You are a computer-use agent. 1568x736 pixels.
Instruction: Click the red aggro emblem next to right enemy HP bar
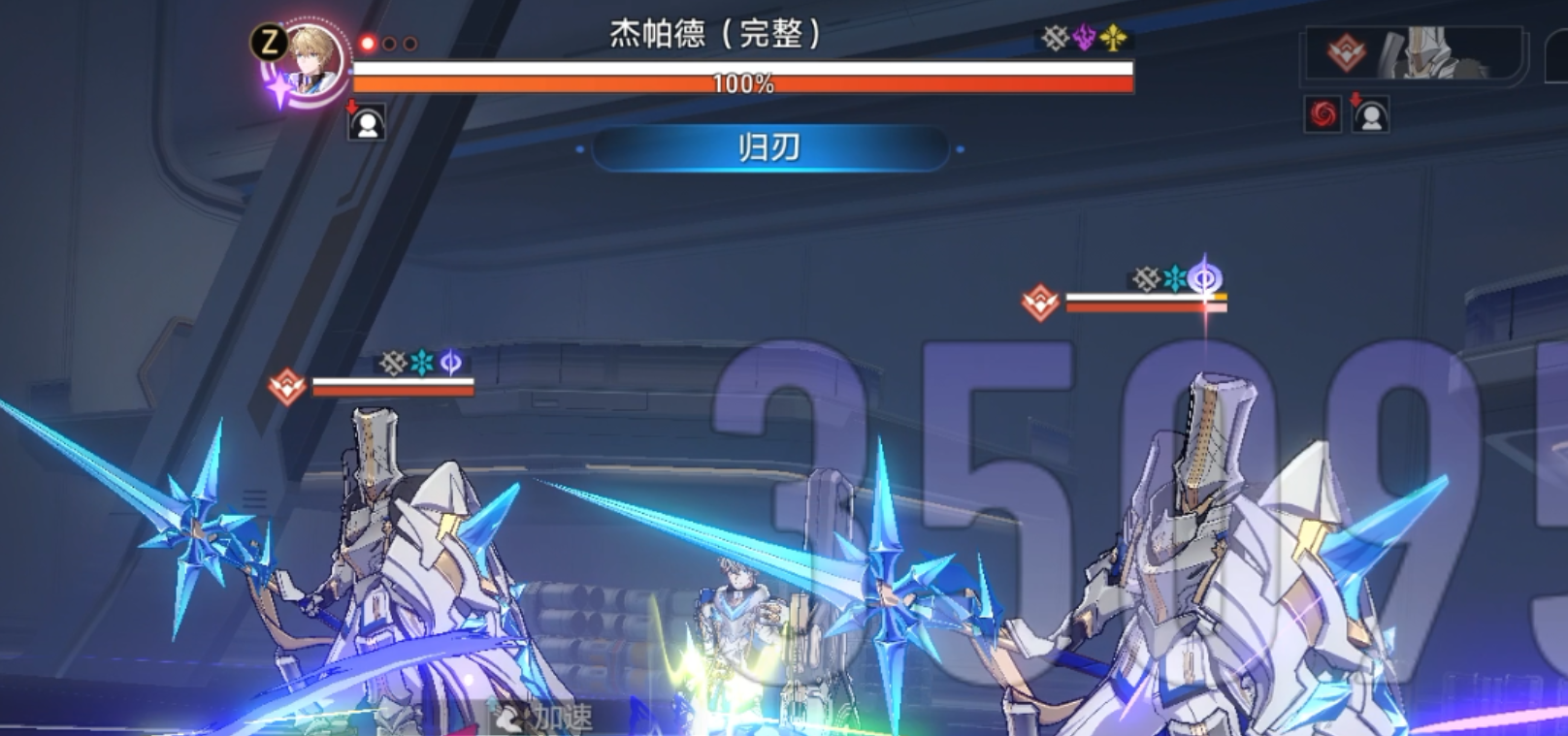click(1041, 301)
